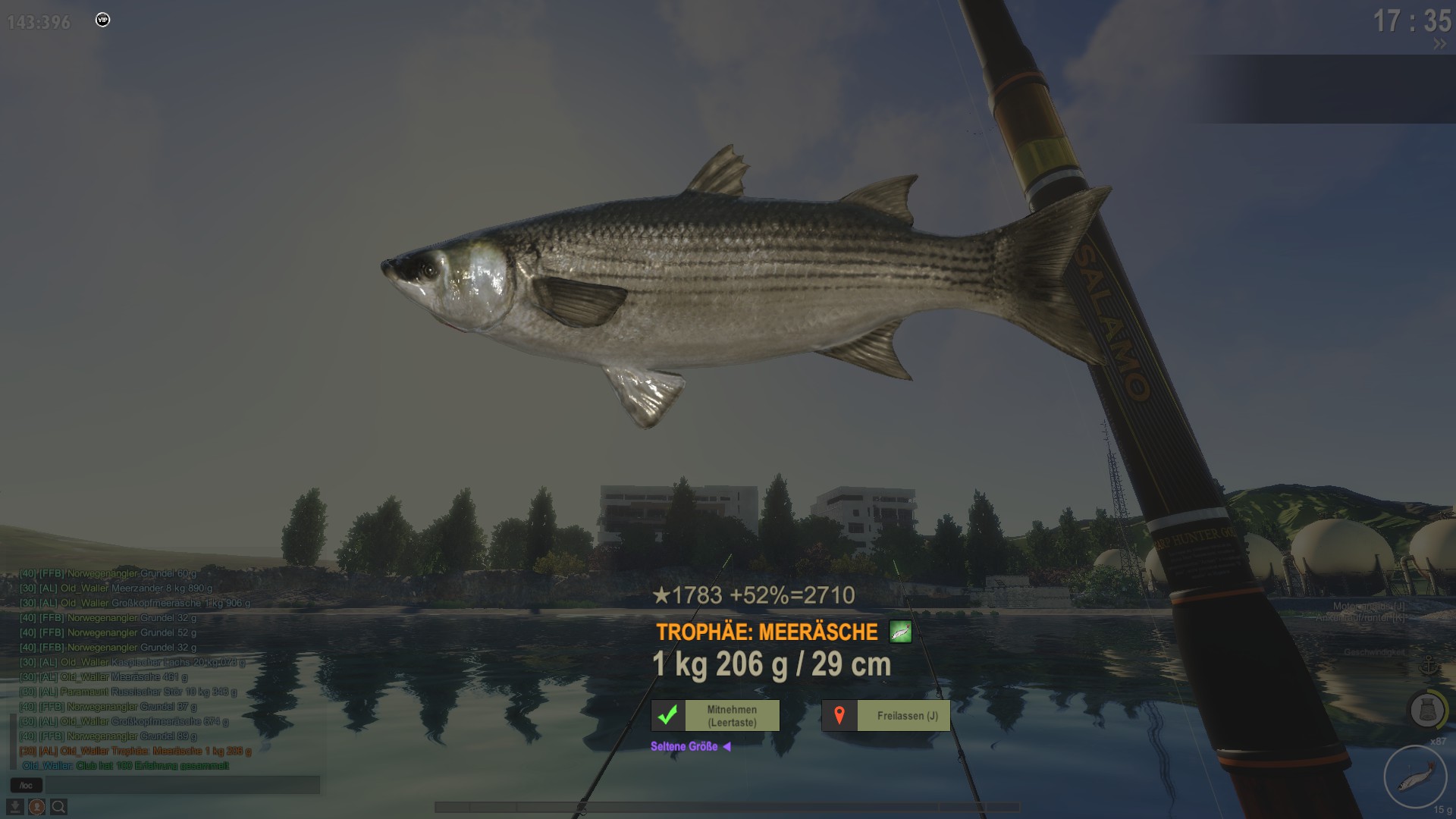1456x819 pixels.
Task: Click the chat download arrow icon
Action: [15, 807]
